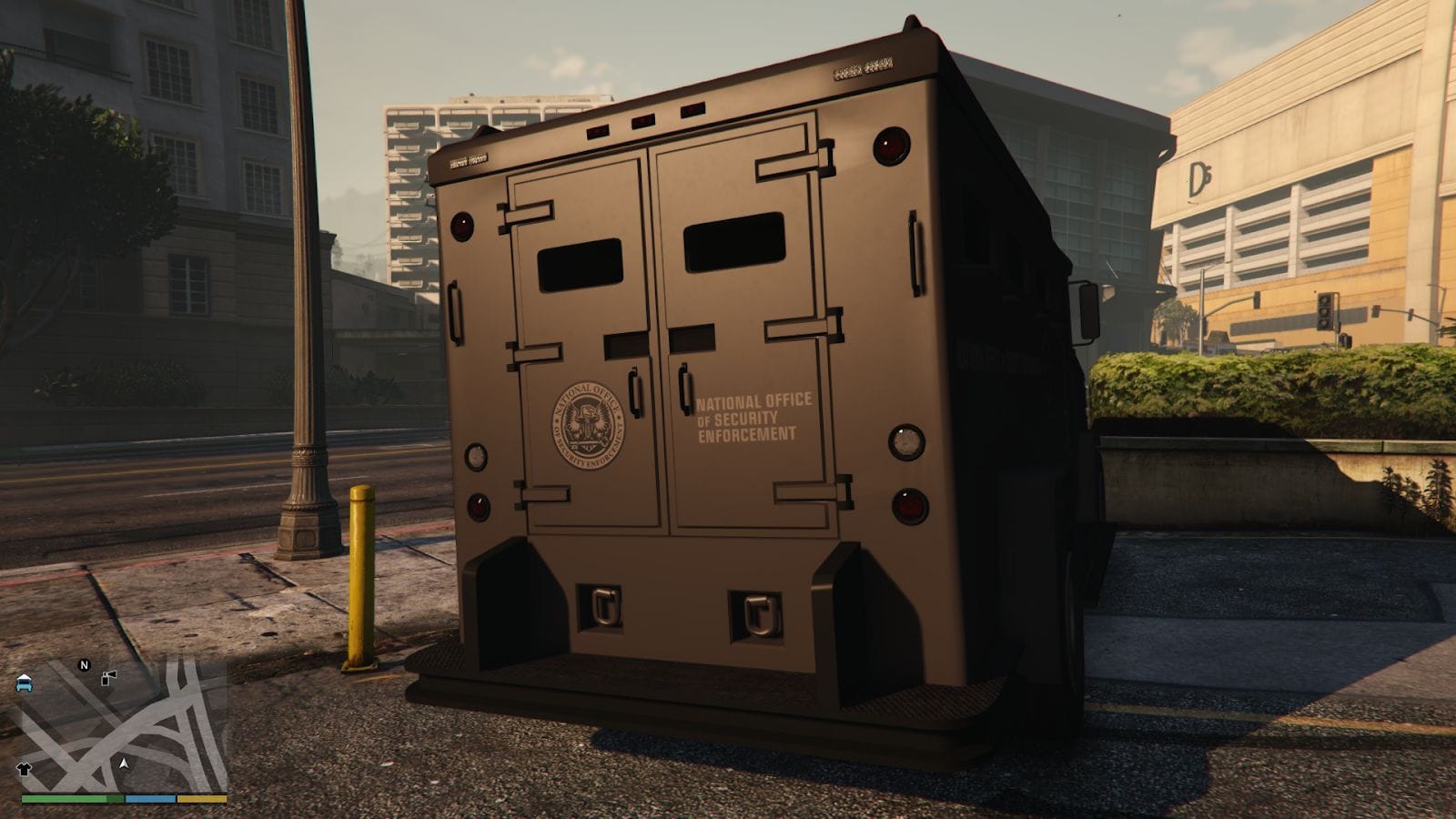
Task: Click the north compass indicator on the minimap
Action: 84,665
